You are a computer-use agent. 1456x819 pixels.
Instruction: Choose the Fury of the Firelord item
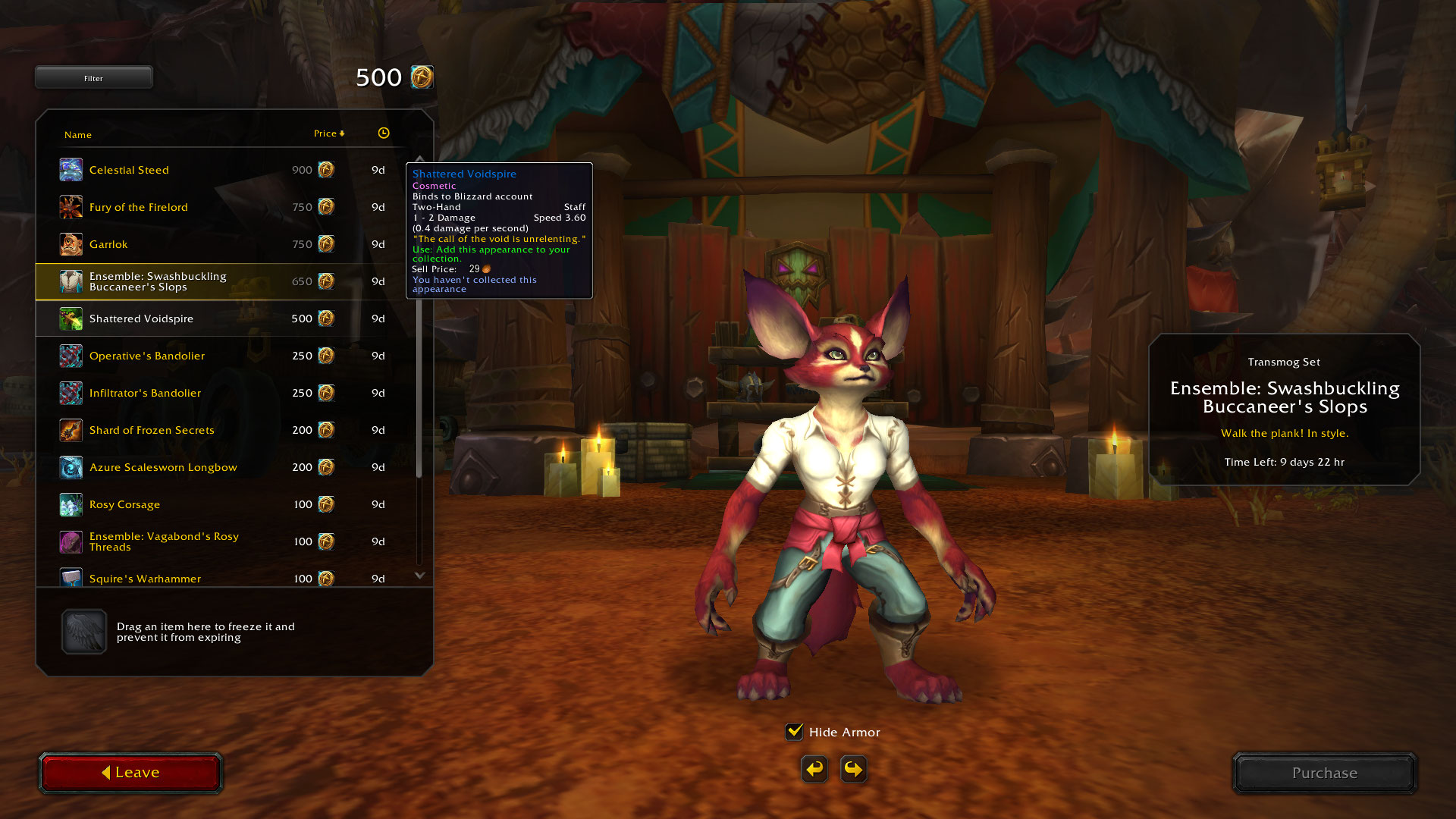[x=138, y=207]
